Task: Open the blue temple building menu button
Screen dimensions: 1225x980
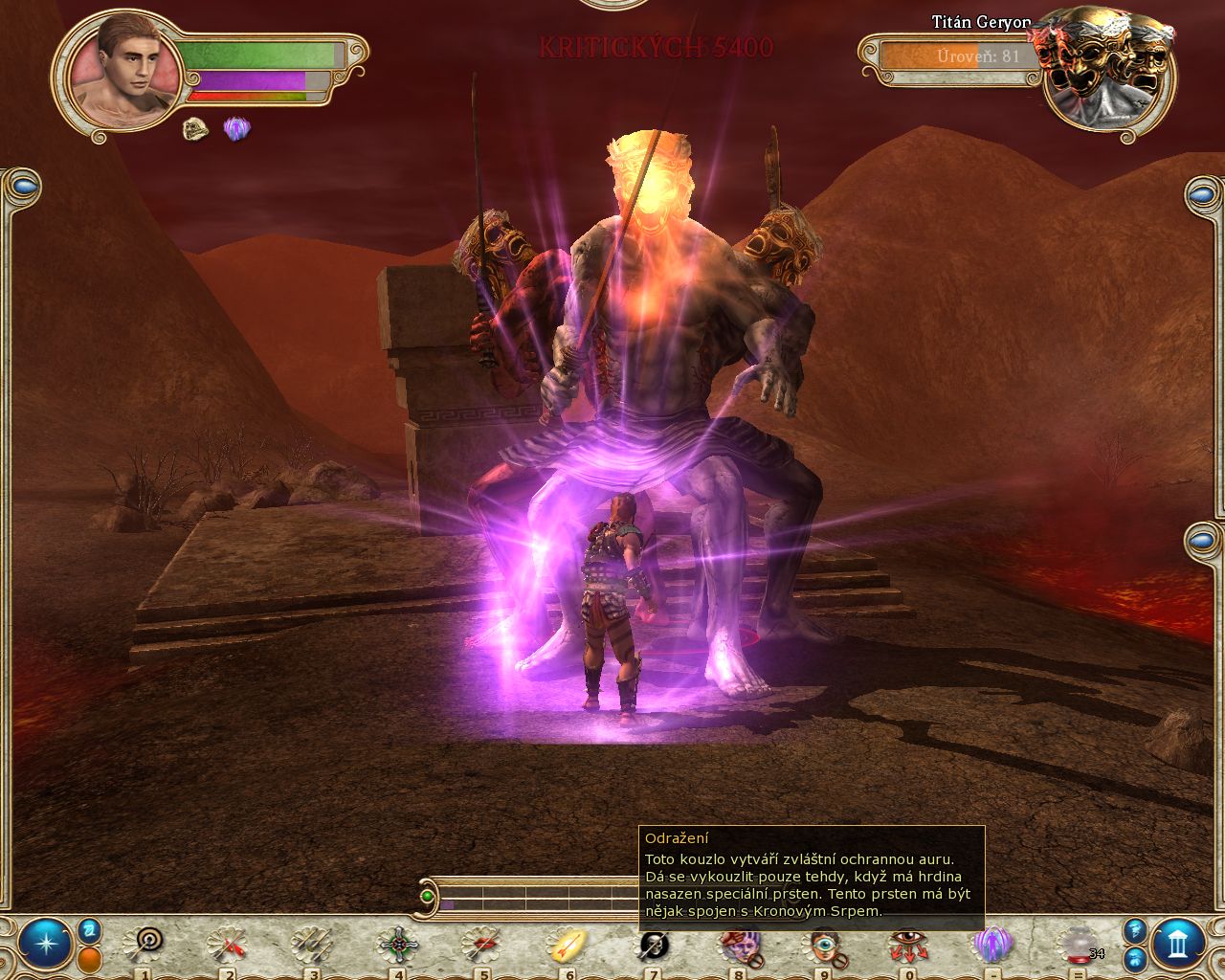Action: click(1178, 943)
